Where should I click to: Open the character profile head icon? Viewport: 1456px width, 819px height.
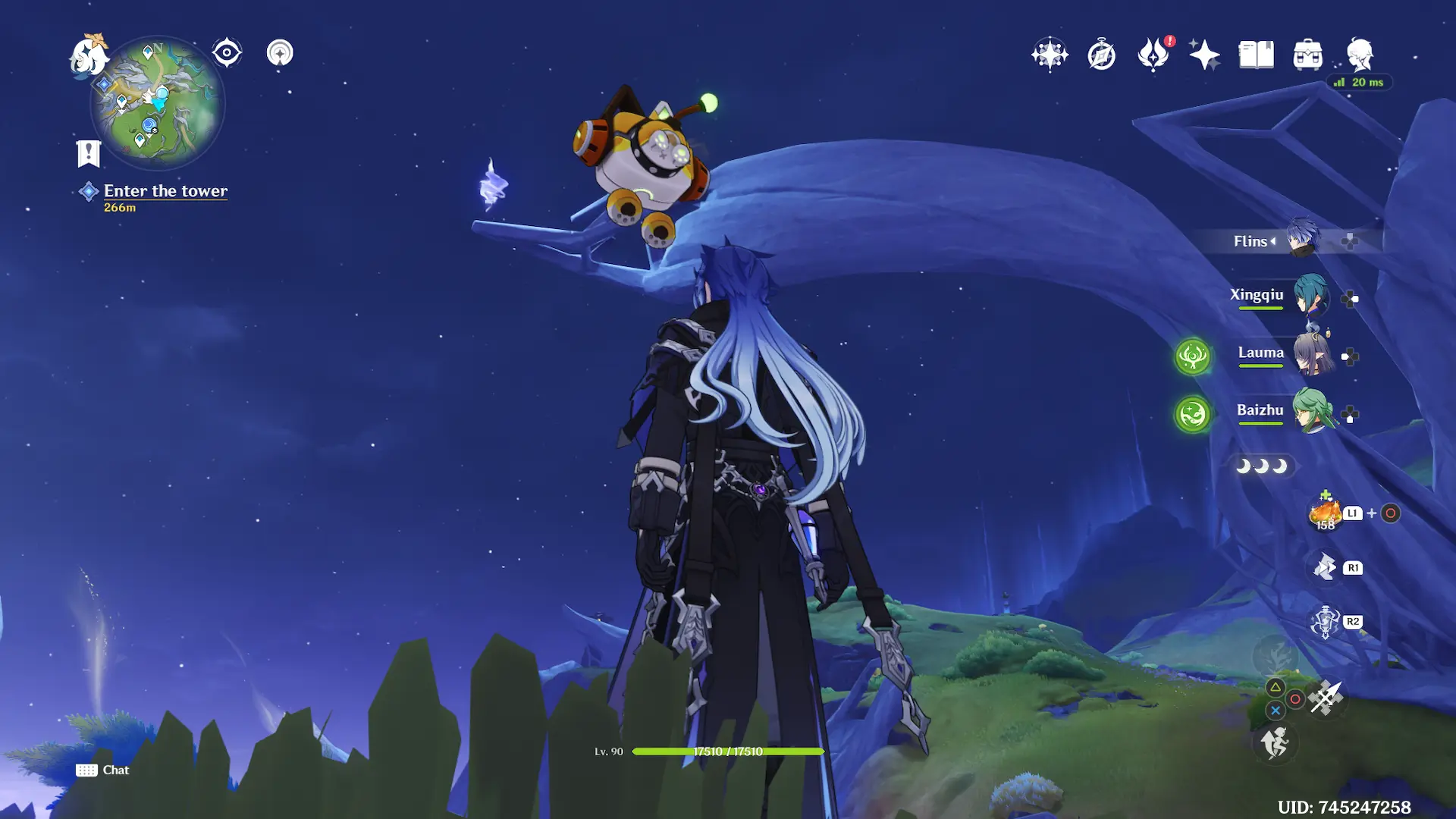(x=1360, y=55)
